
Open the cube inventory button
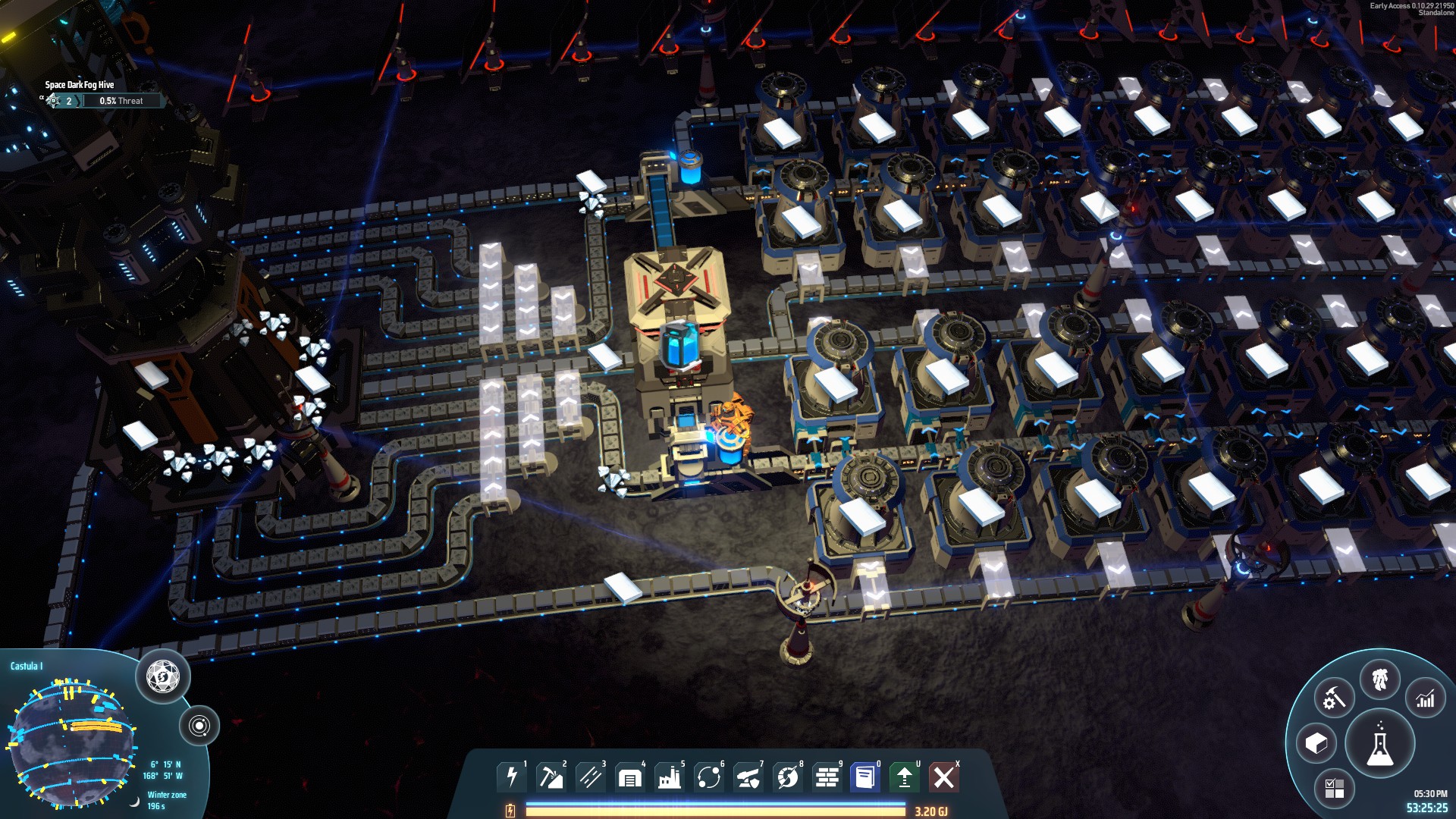pyautogui.click(x=1316, y=744)
